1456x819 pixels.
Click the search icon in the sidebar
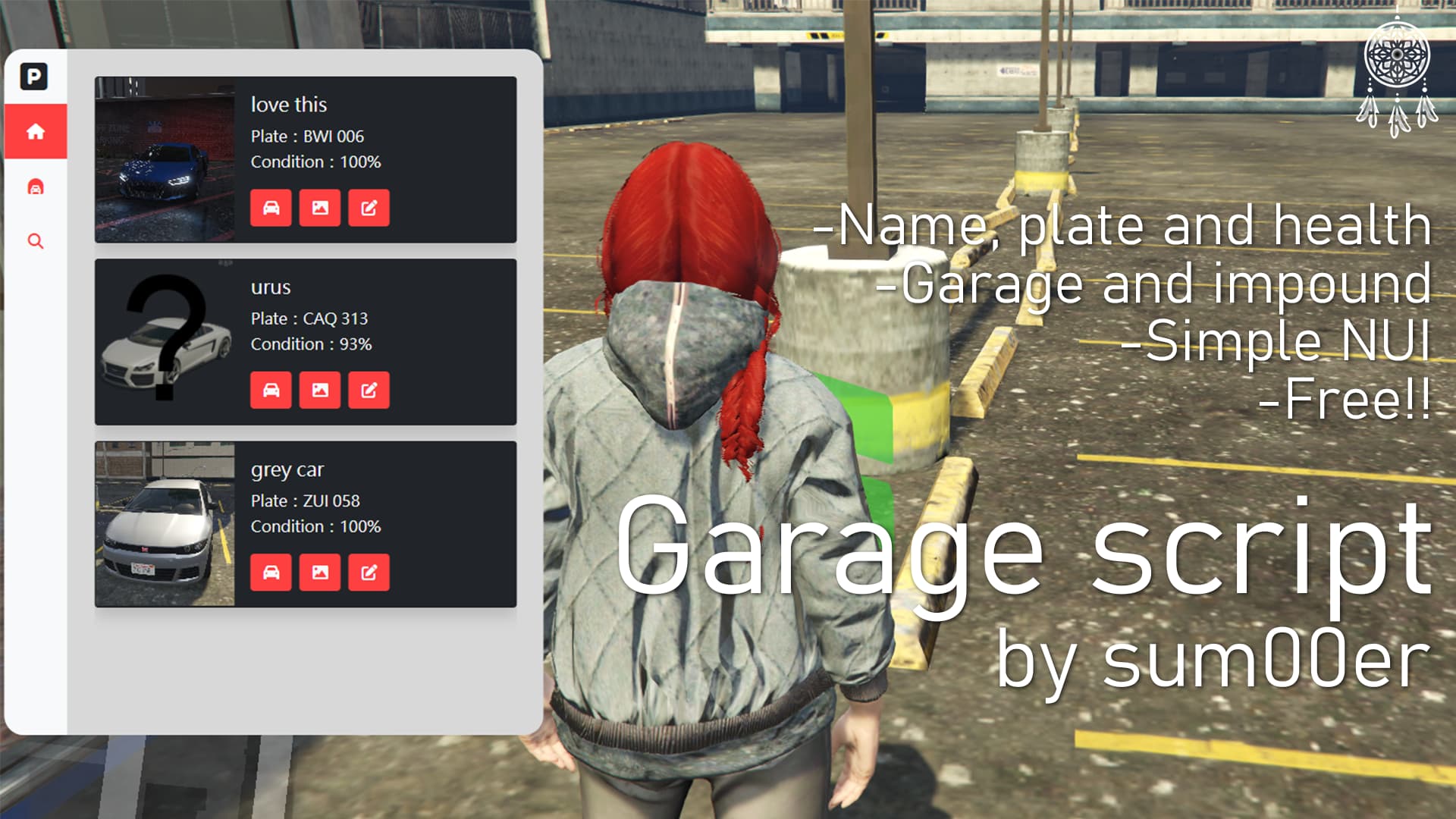pos(35,241)
